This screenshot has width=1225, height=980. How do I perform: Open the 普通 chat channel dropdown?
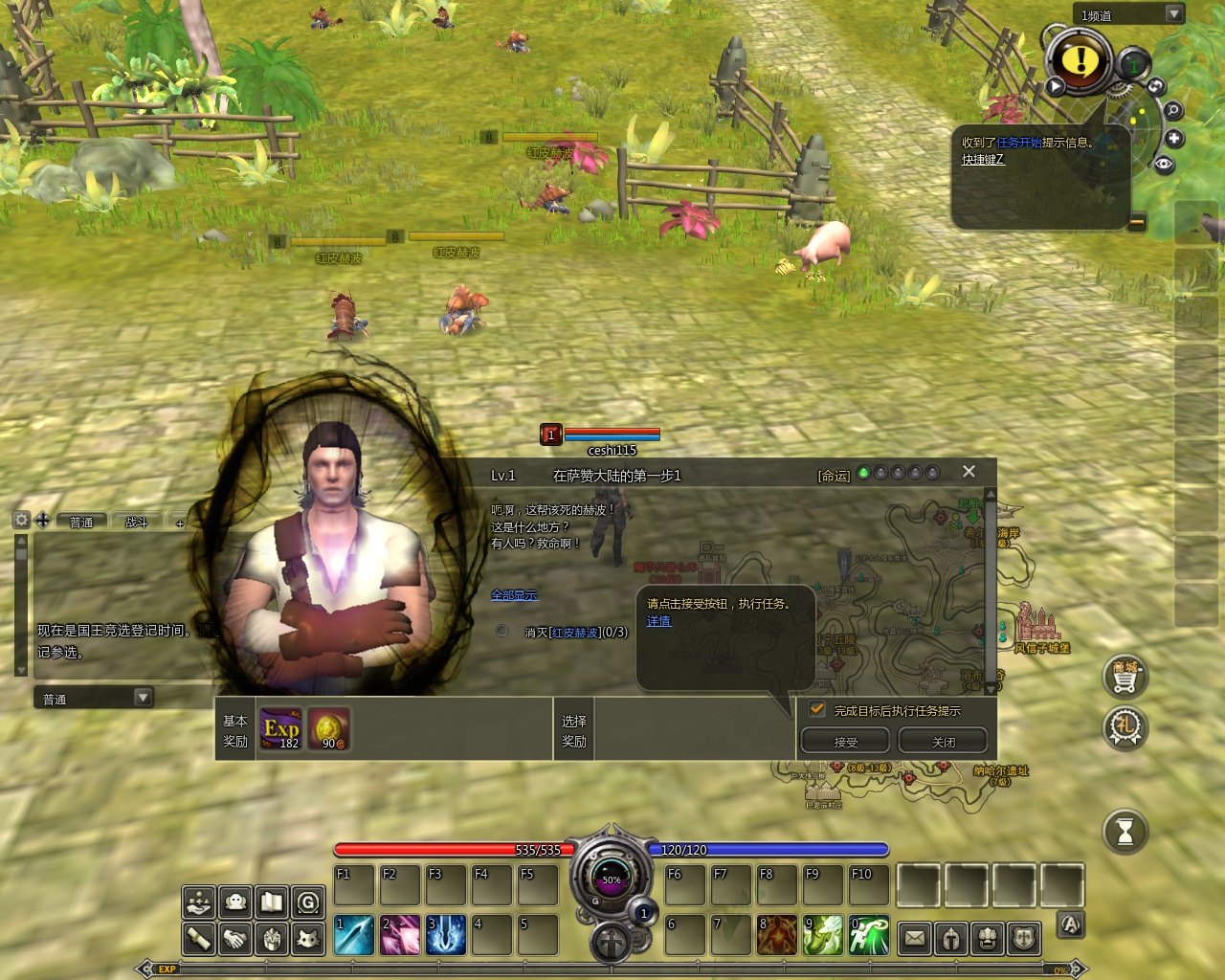pos(143,698)
